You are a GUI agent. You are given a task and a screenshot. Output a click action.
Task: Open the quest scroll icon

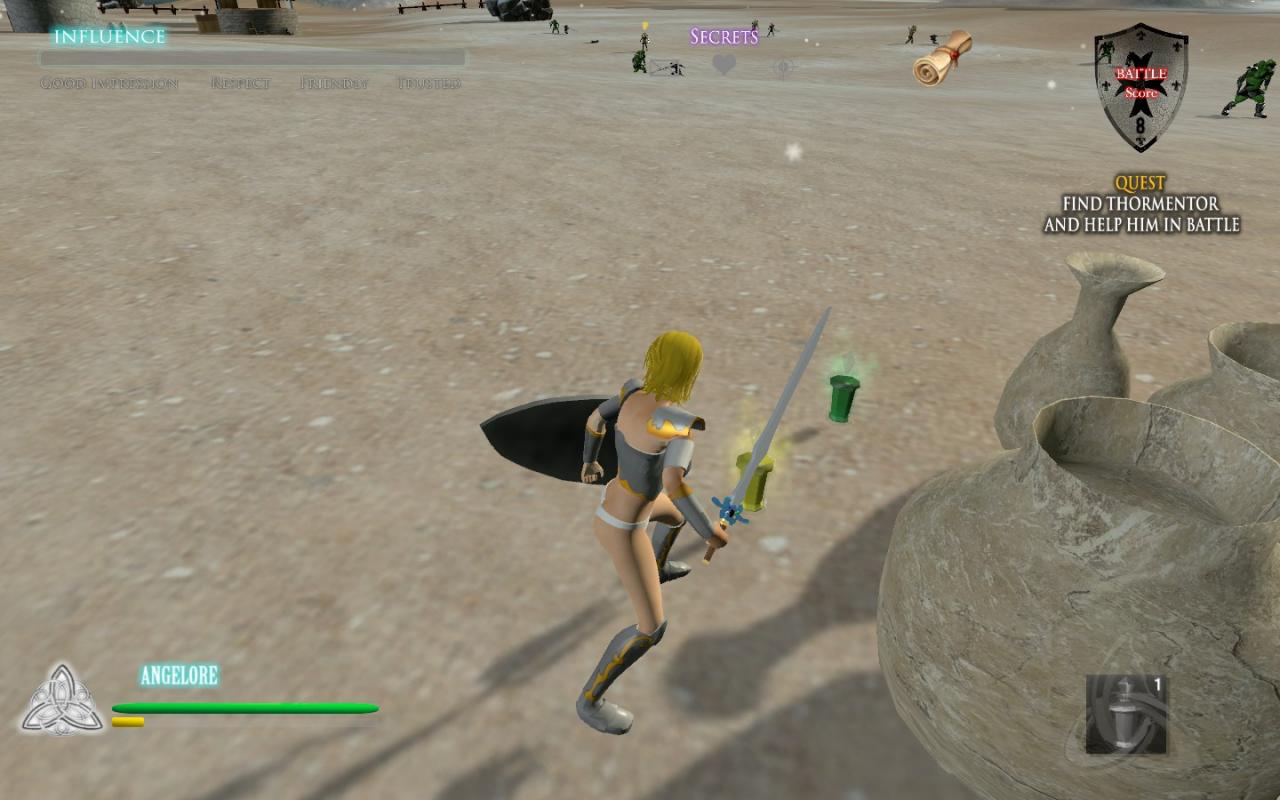[942, 58]
